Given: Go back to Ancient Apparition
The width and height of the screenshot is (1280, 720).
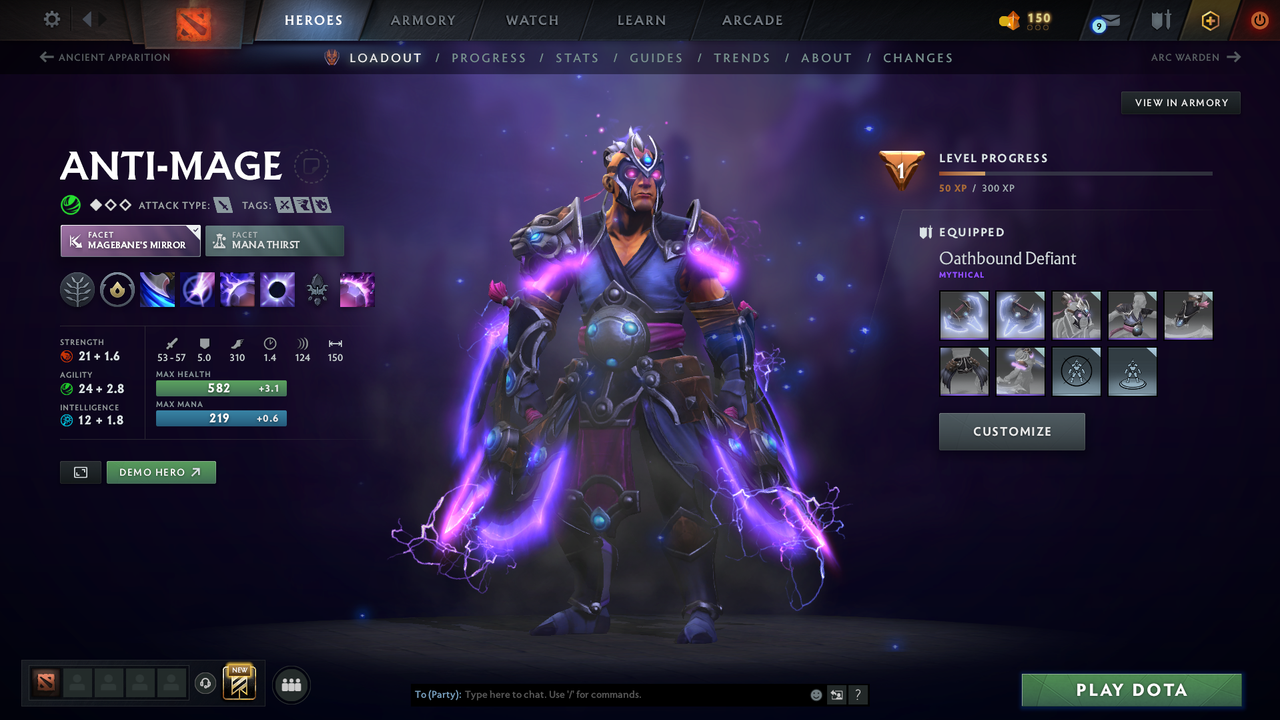Looking at the screenshot, I should pos(104,57).
